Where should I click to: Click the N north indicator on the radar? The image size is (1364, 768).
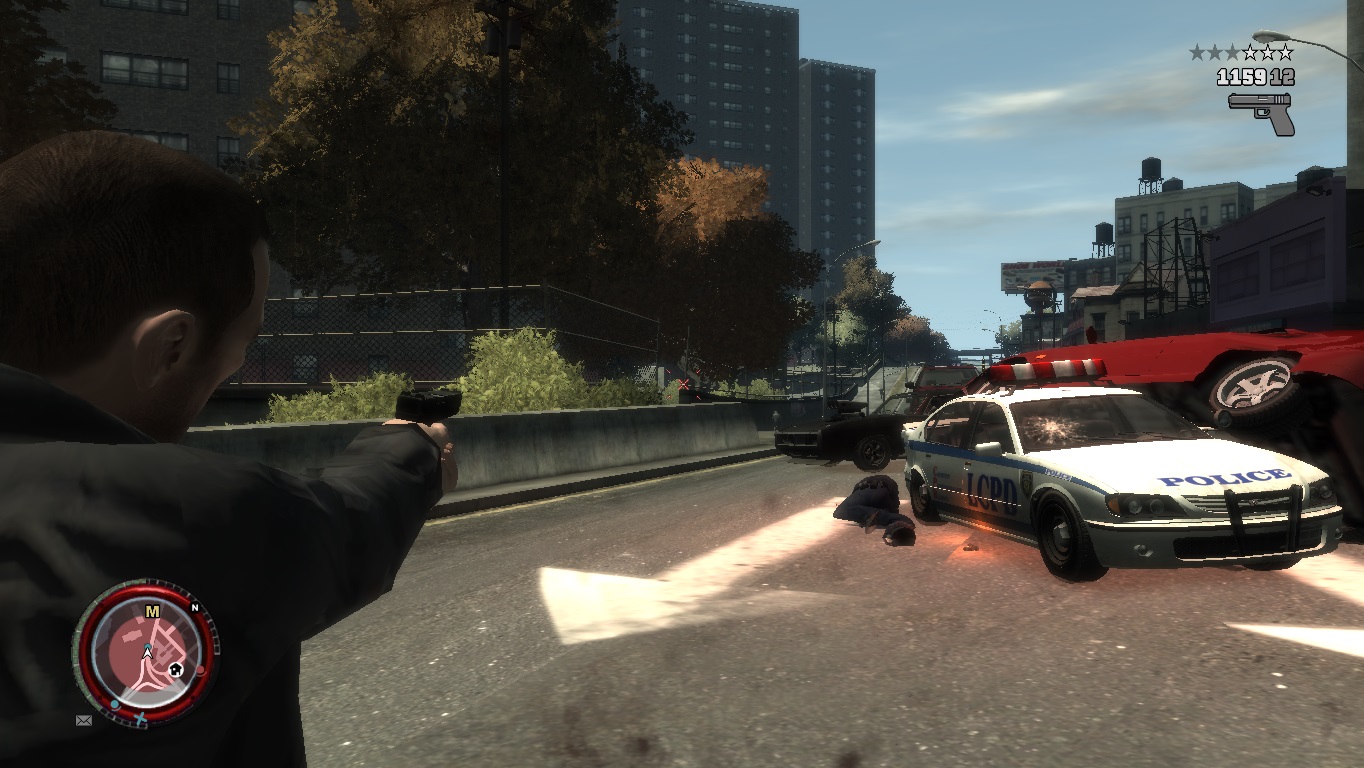(x=195, y=608)
